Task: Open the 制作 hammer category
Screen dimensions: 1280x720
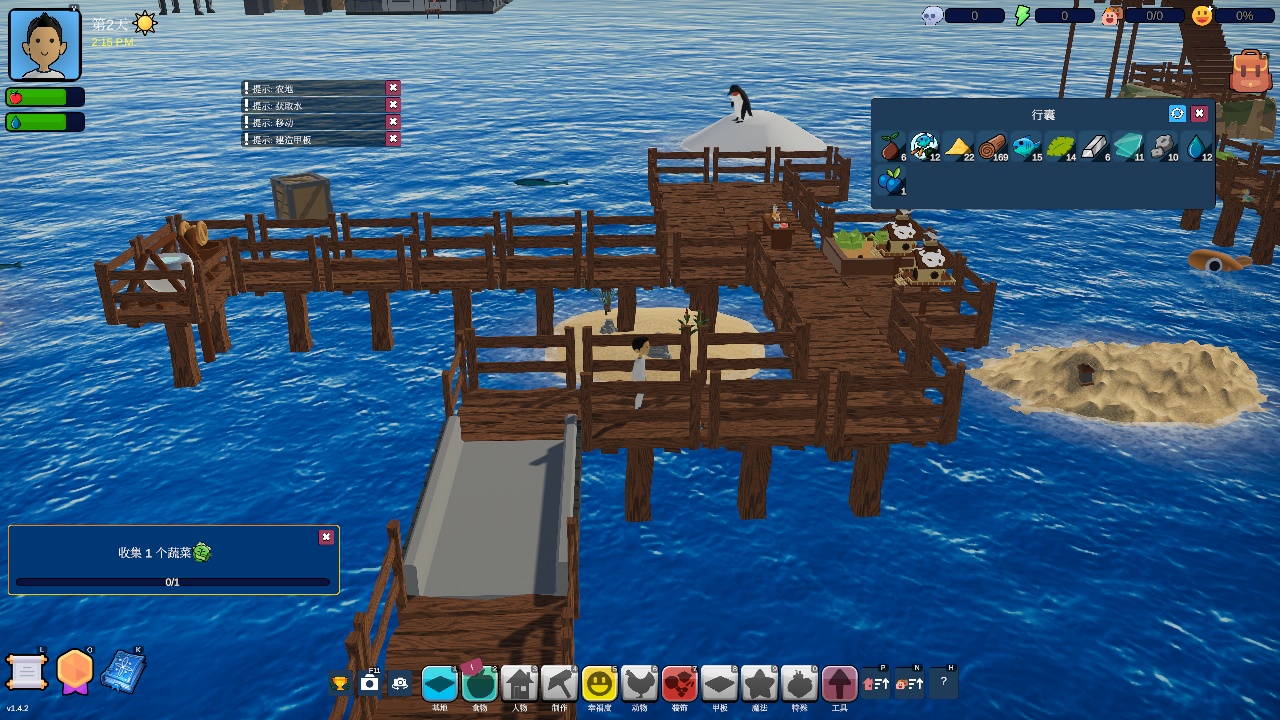Action: click(559, 684)
